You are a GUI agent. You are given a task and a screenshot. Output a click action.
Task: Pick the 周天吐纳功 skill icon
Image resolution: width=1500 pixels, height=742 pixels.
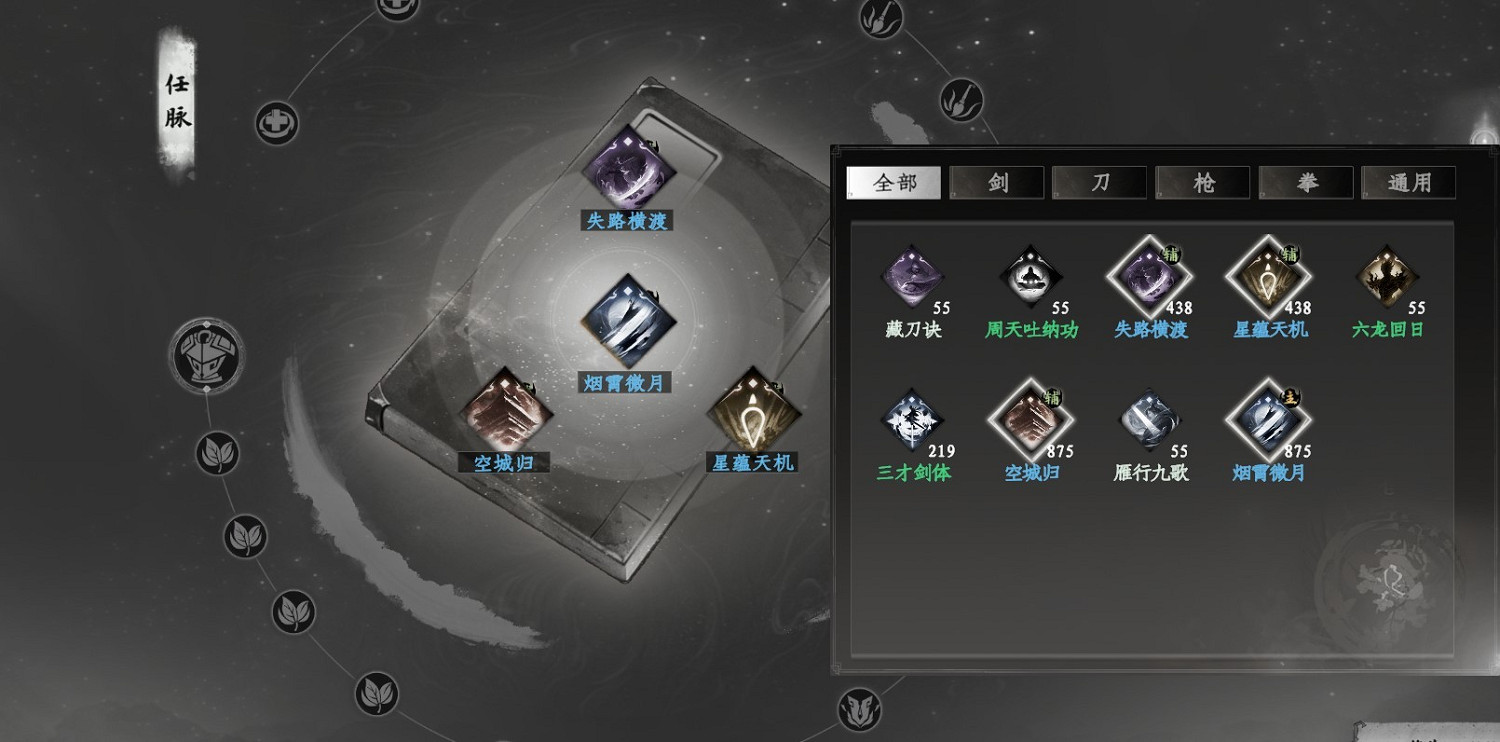(1031, 277)
